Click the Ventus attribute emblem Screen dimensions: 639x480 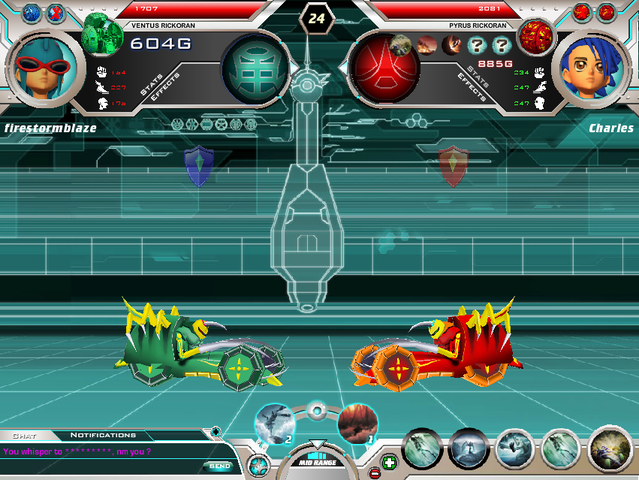pyautogui.click(x=251, y=68)
